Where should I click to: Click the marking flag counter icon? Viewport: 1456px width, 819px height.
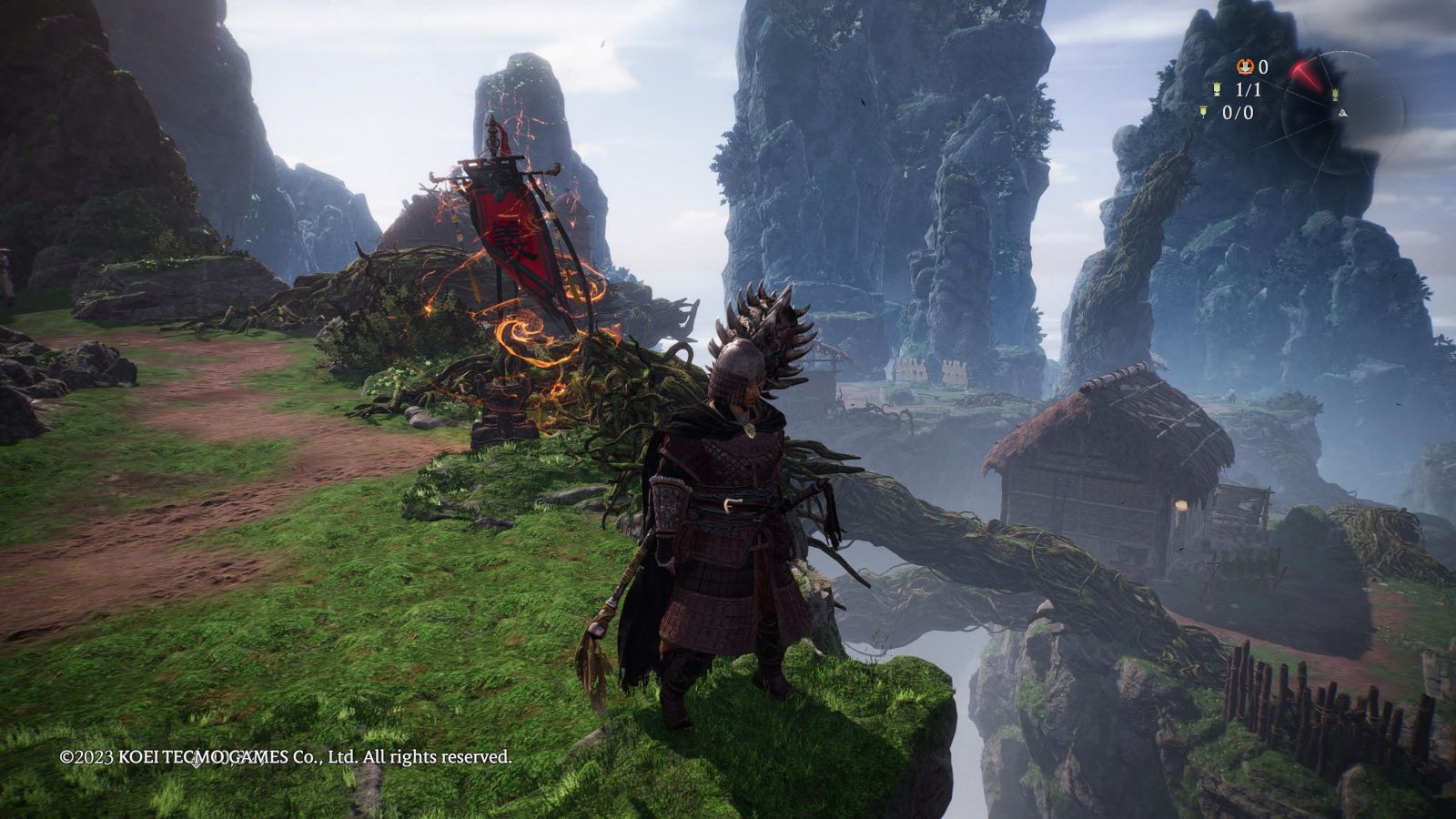point(1204,112)
